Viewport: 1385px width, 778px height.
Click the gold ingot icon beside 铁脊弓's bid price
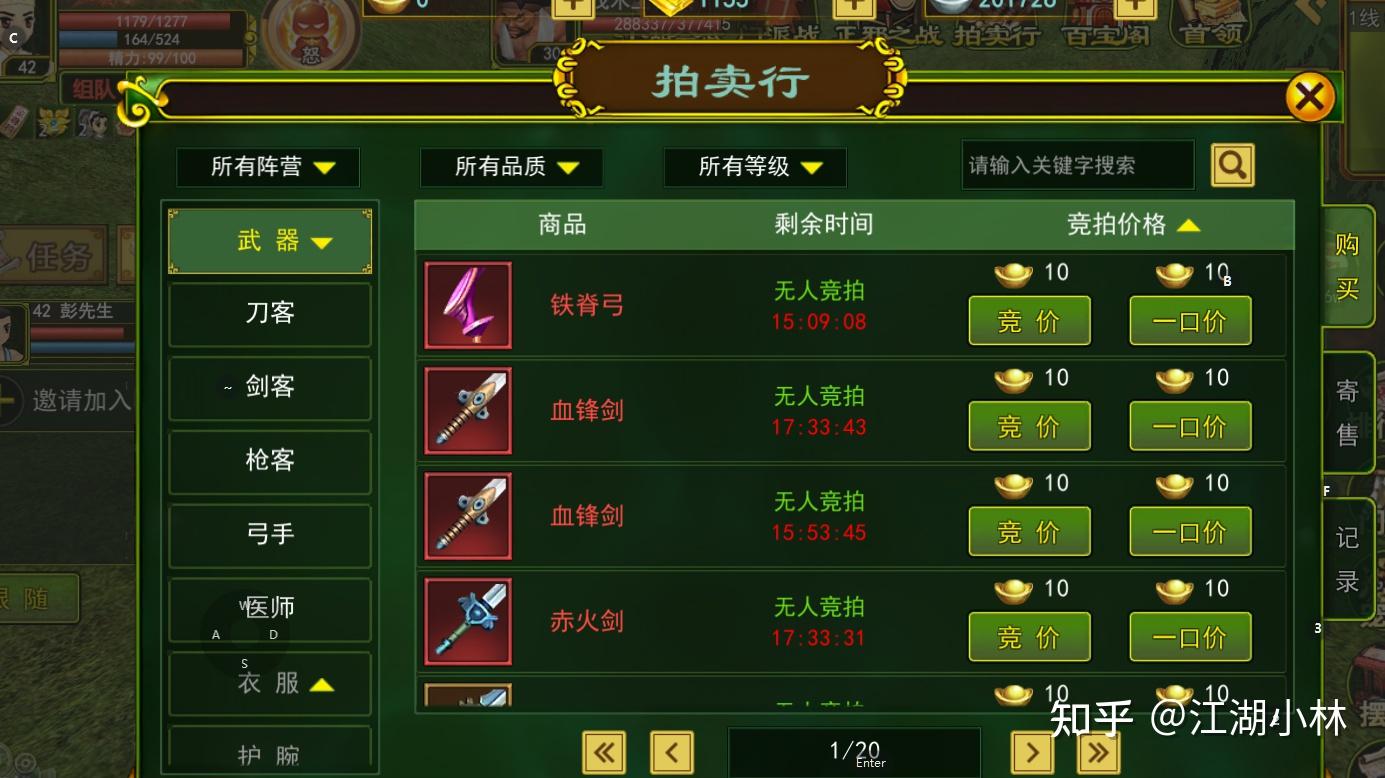1013,271
